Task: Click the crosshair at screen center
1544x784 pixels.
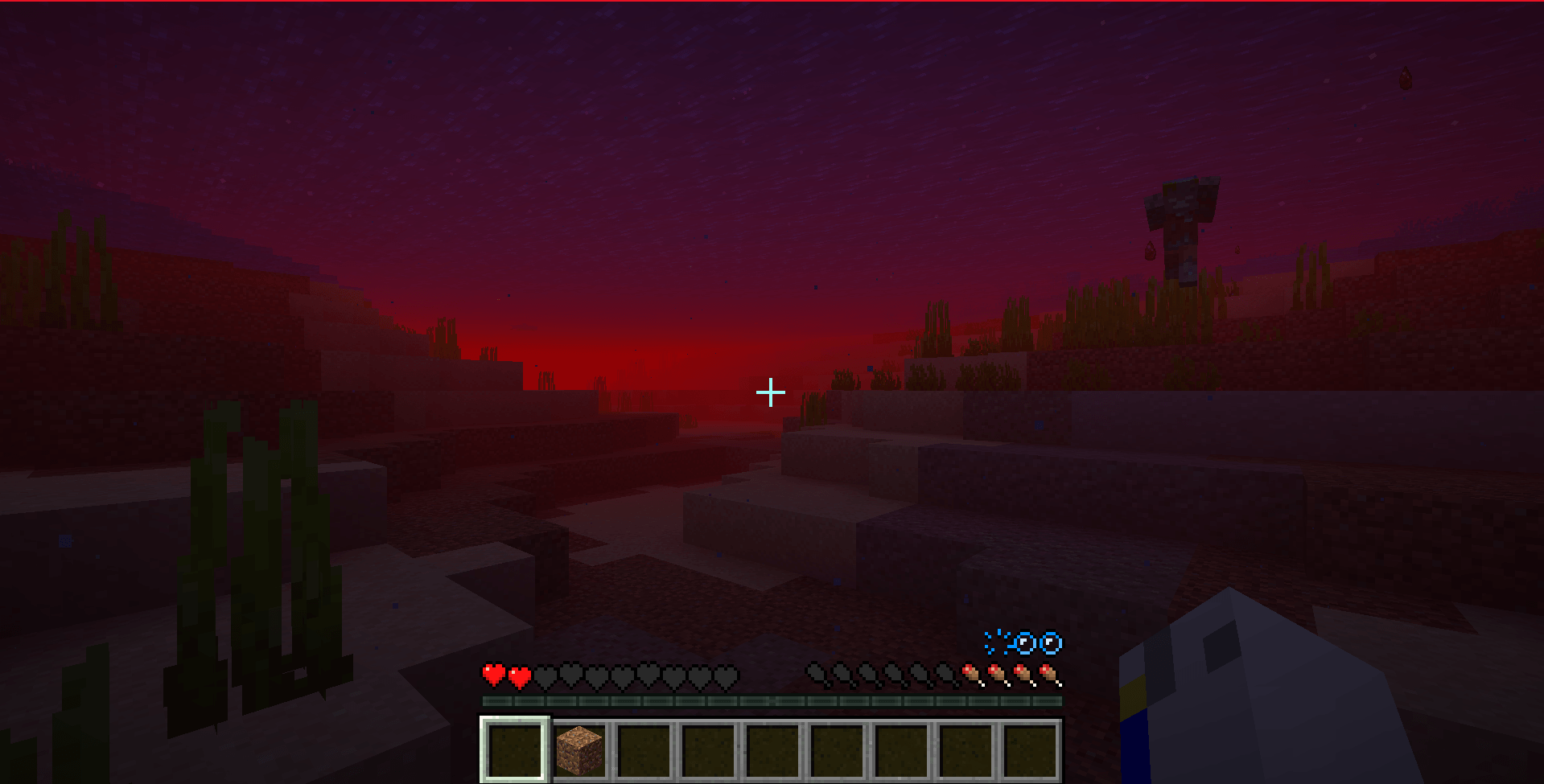Action: coord(770,392)
